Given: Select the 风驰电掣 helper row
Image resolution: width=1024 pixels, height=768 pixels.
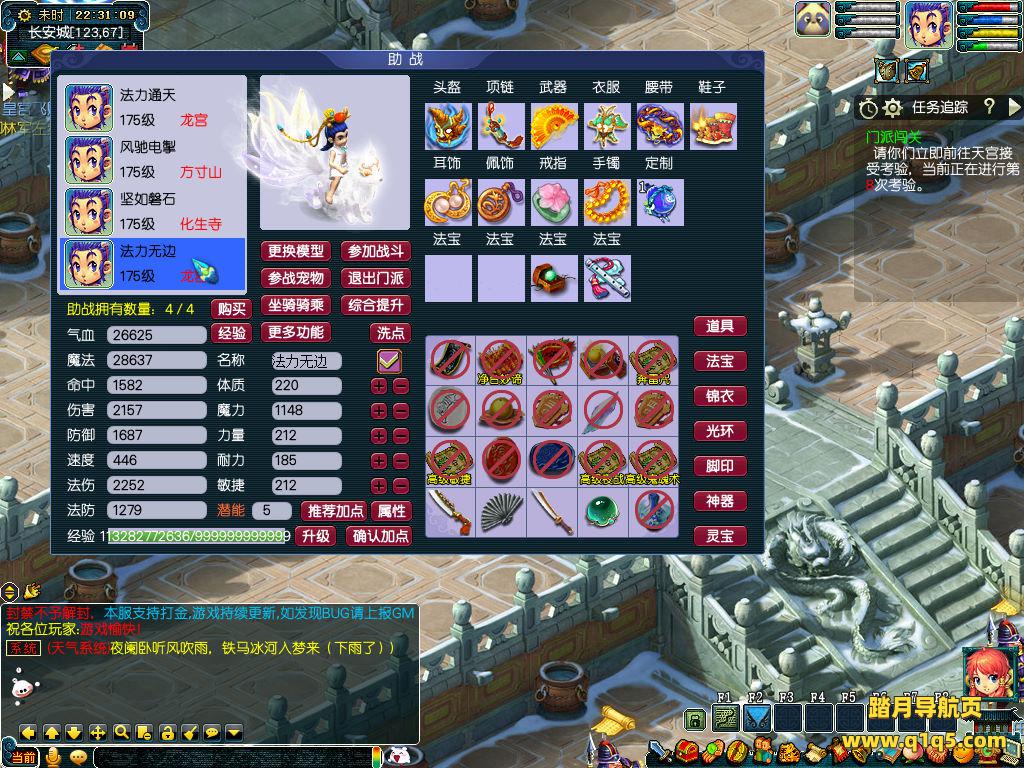Looking at the screenshot, I should click(x=152, y=159).
